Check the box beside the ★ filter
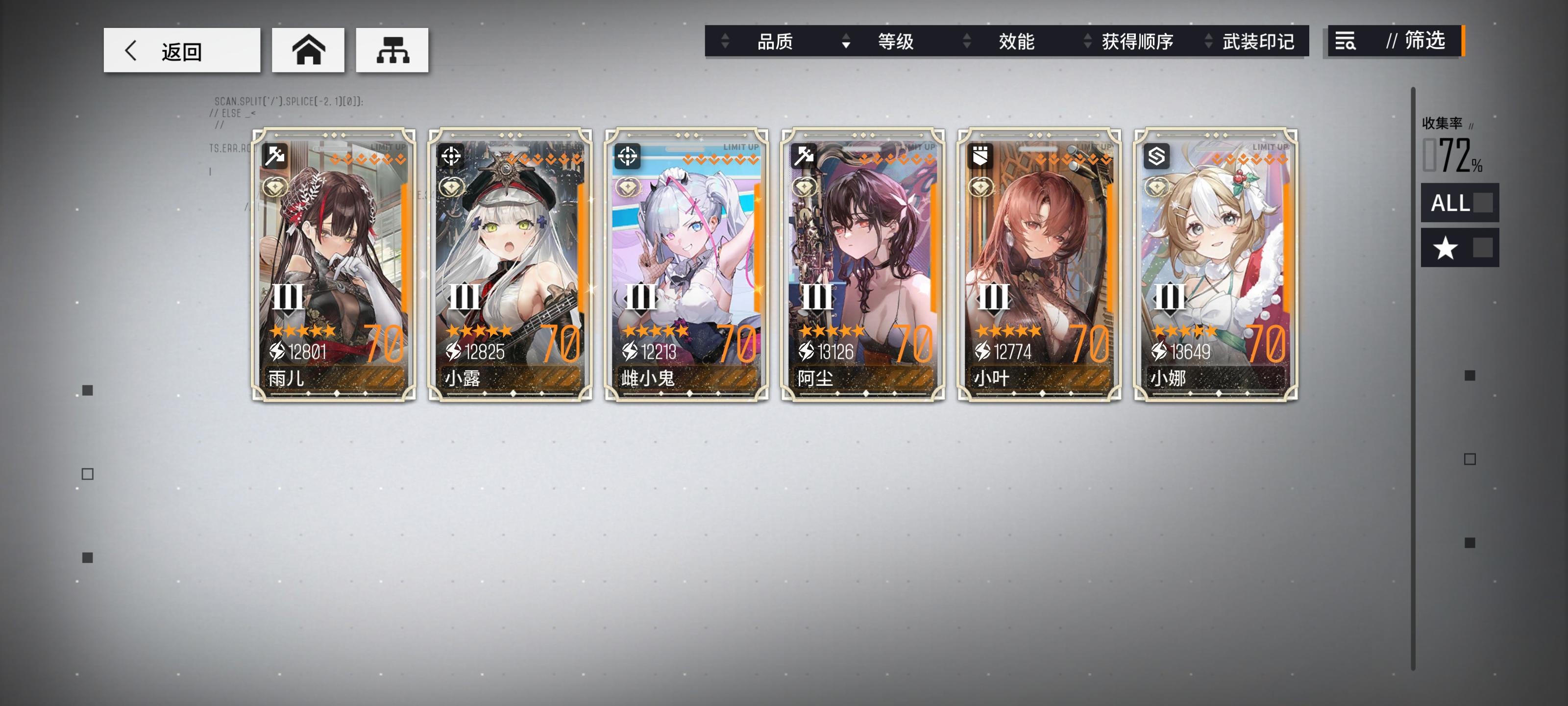 click(1483, 247)
